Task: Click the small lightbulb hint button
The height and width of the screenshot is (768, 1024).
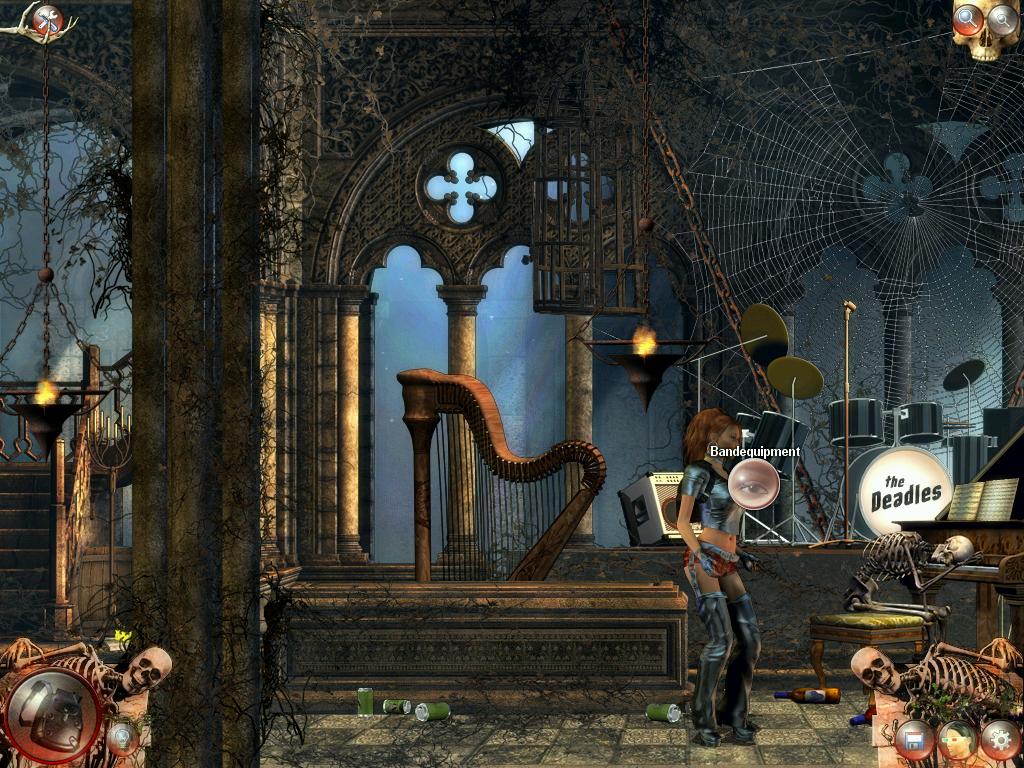Action: coord(122,739)
